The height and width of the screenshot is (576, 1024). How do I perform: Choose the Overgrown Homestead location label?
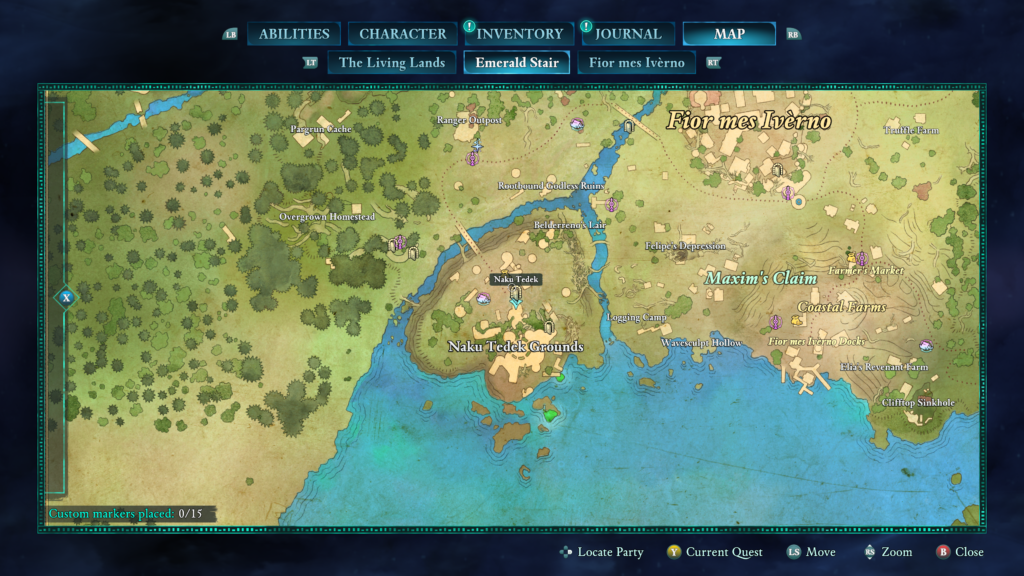point(326,217)
